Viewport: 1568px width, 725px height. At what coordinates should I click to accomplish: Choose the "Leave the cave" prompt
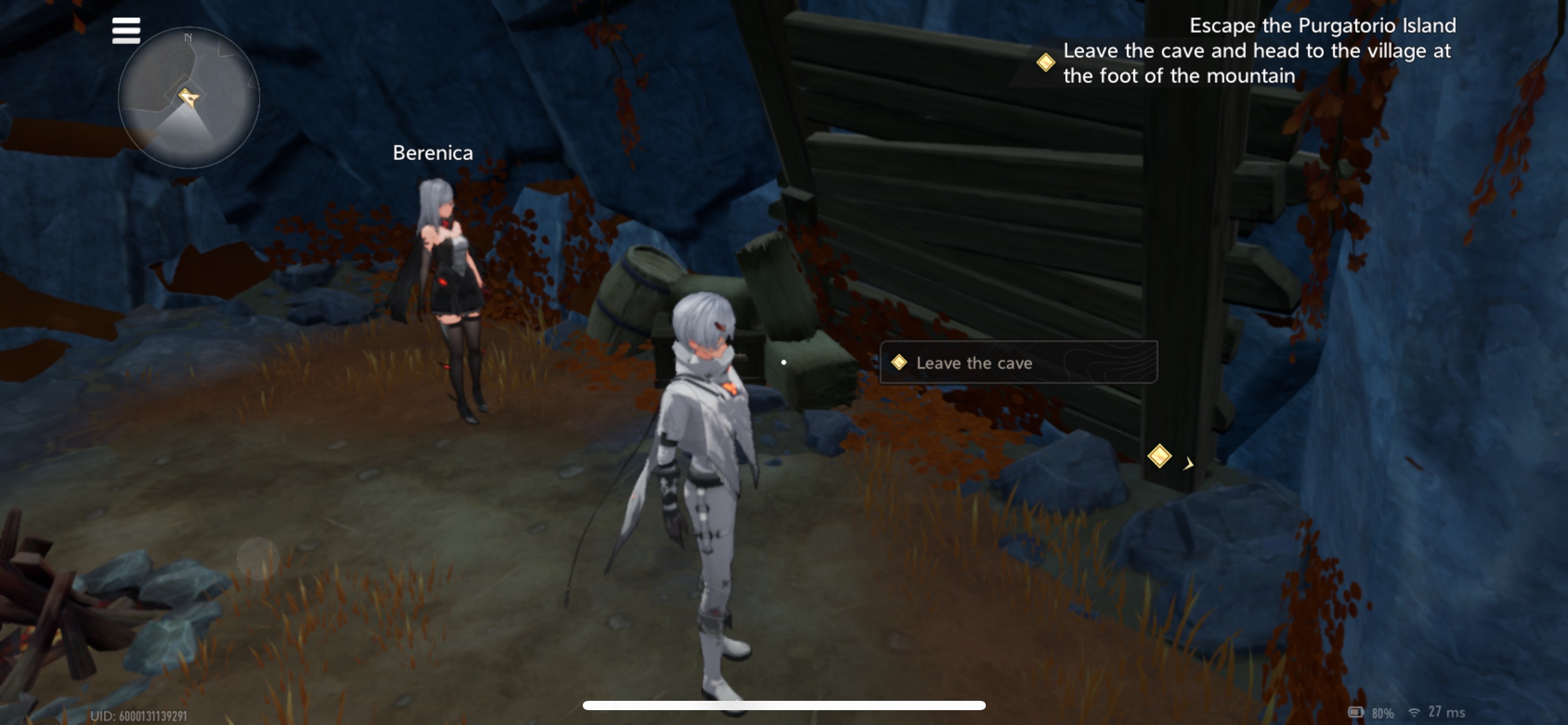(x=1017, y=362)
